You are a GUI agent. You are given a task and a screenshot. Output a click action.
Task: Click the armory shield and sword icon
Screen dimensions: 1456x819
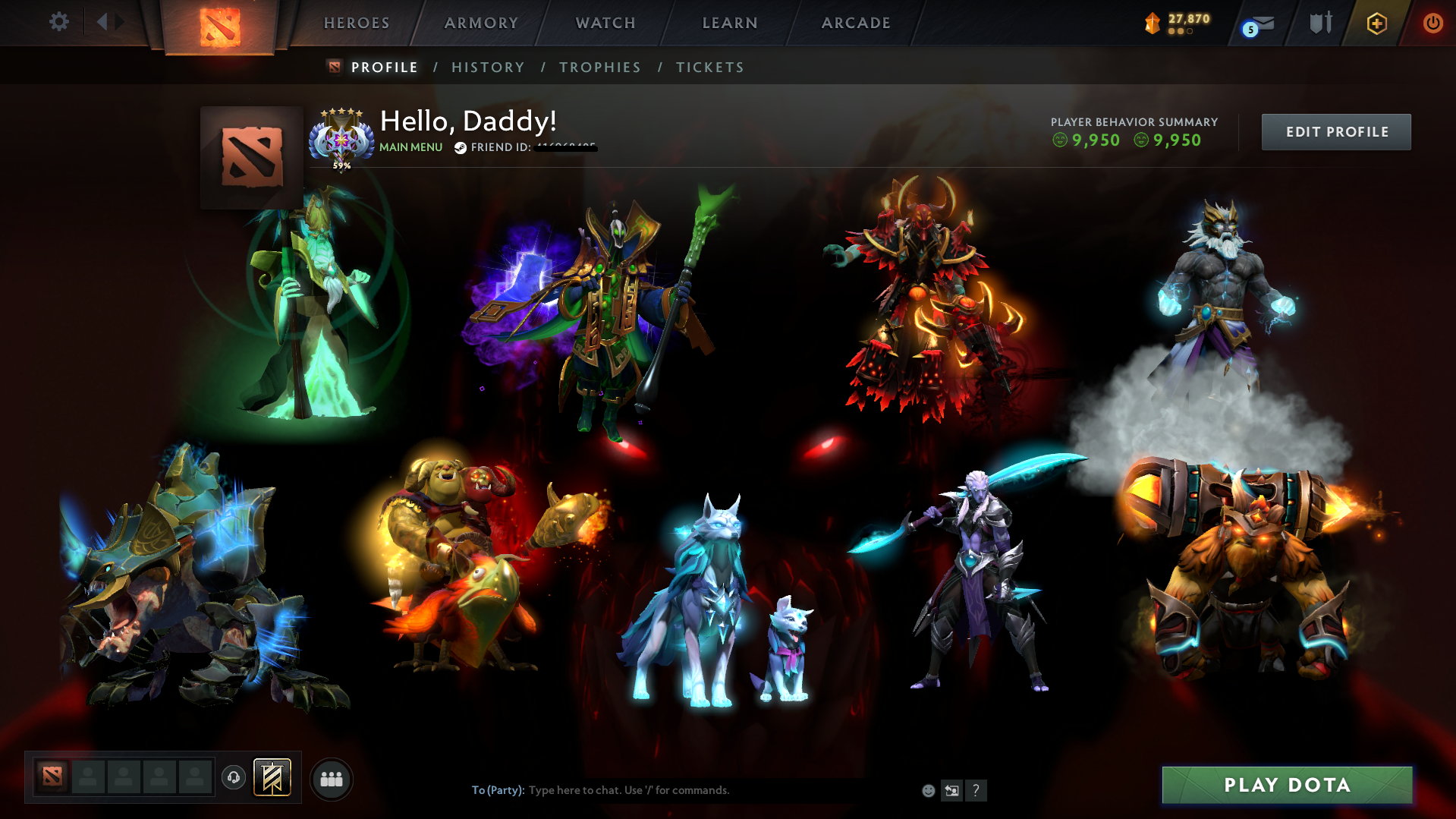tap(1319, 23)
